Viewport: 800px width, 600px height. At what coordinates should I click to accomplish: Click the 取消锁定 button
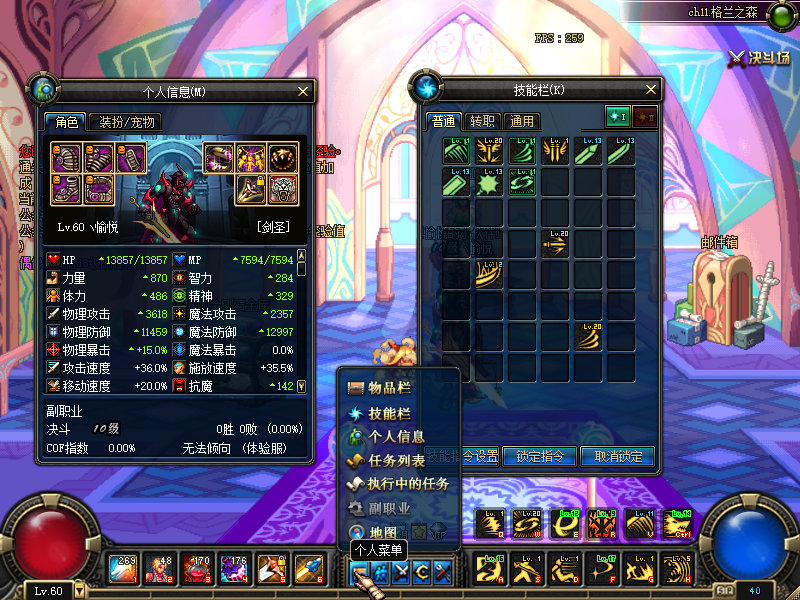click(x=618, y=456)
